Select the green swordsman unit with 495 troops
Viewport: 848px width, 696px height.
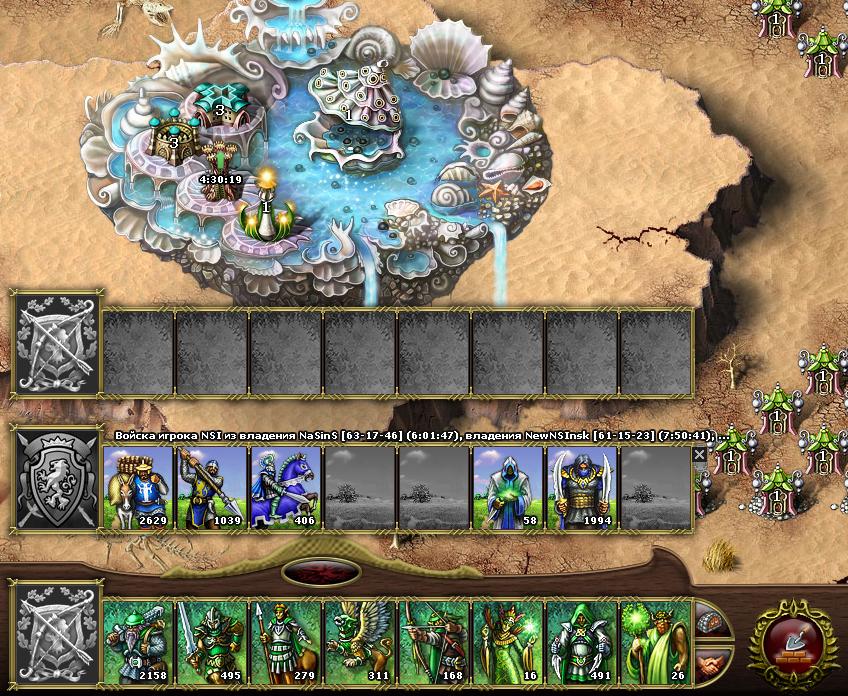213,641
